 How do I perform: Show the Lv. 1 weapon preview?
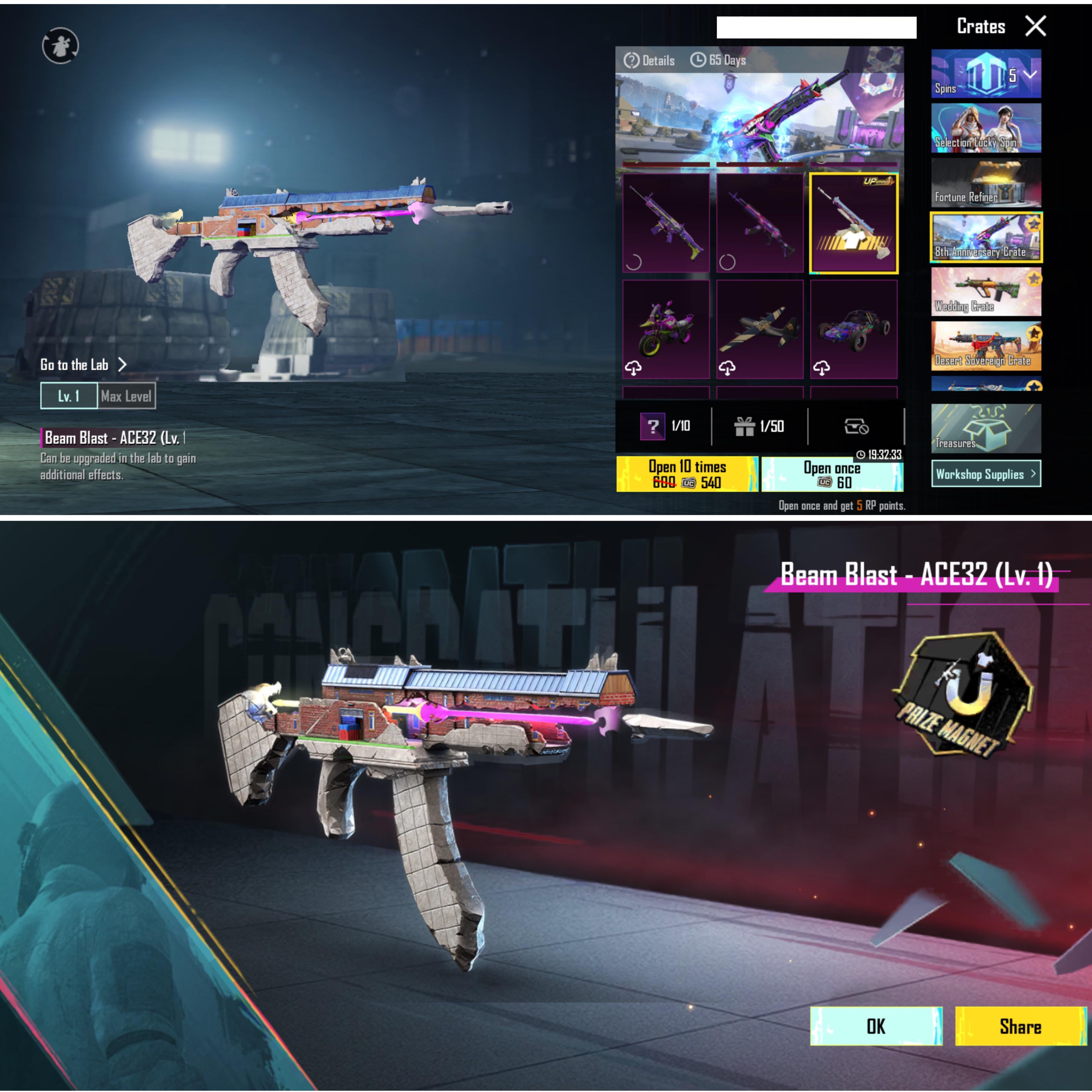[x=69, y=396]
